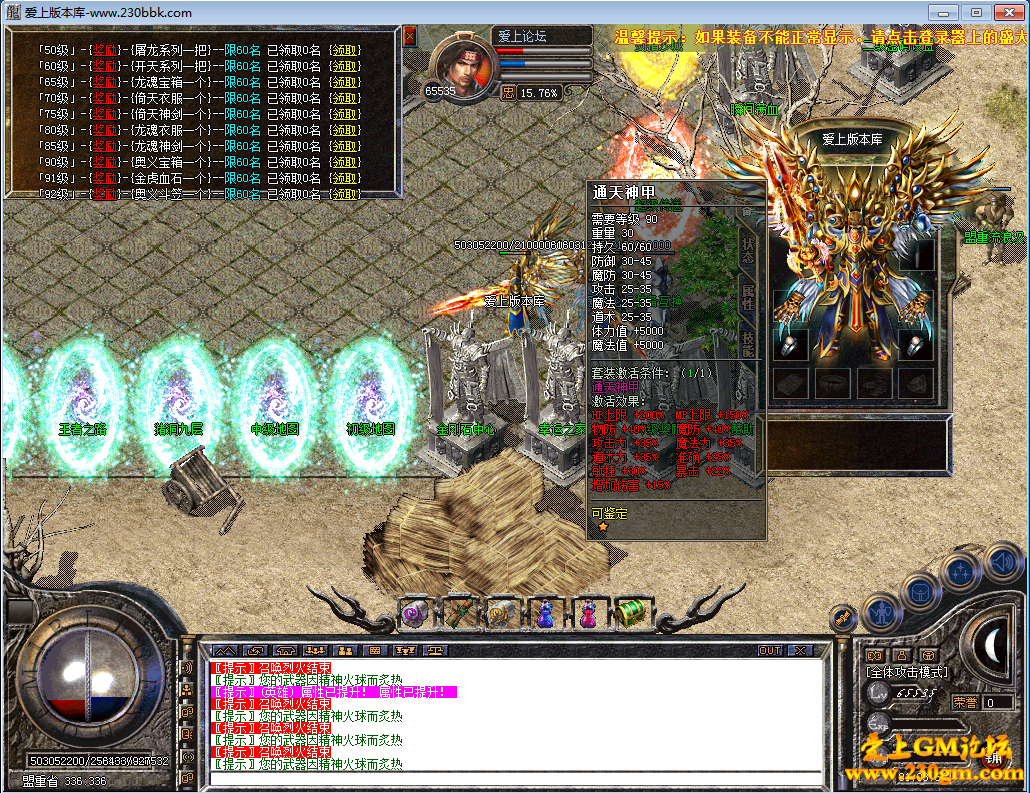Close the chat panel with X button
This screenshot has height=793, width=1030.
(801, 650)
